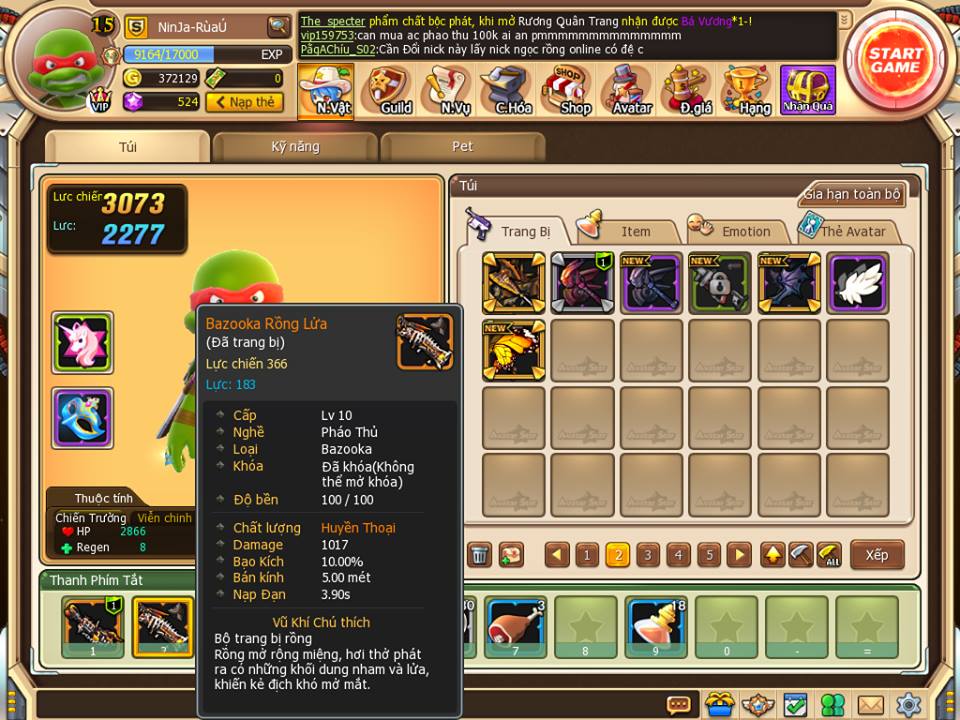Switch to the Pet tab

pyautogui.click(x=462, y=147)
